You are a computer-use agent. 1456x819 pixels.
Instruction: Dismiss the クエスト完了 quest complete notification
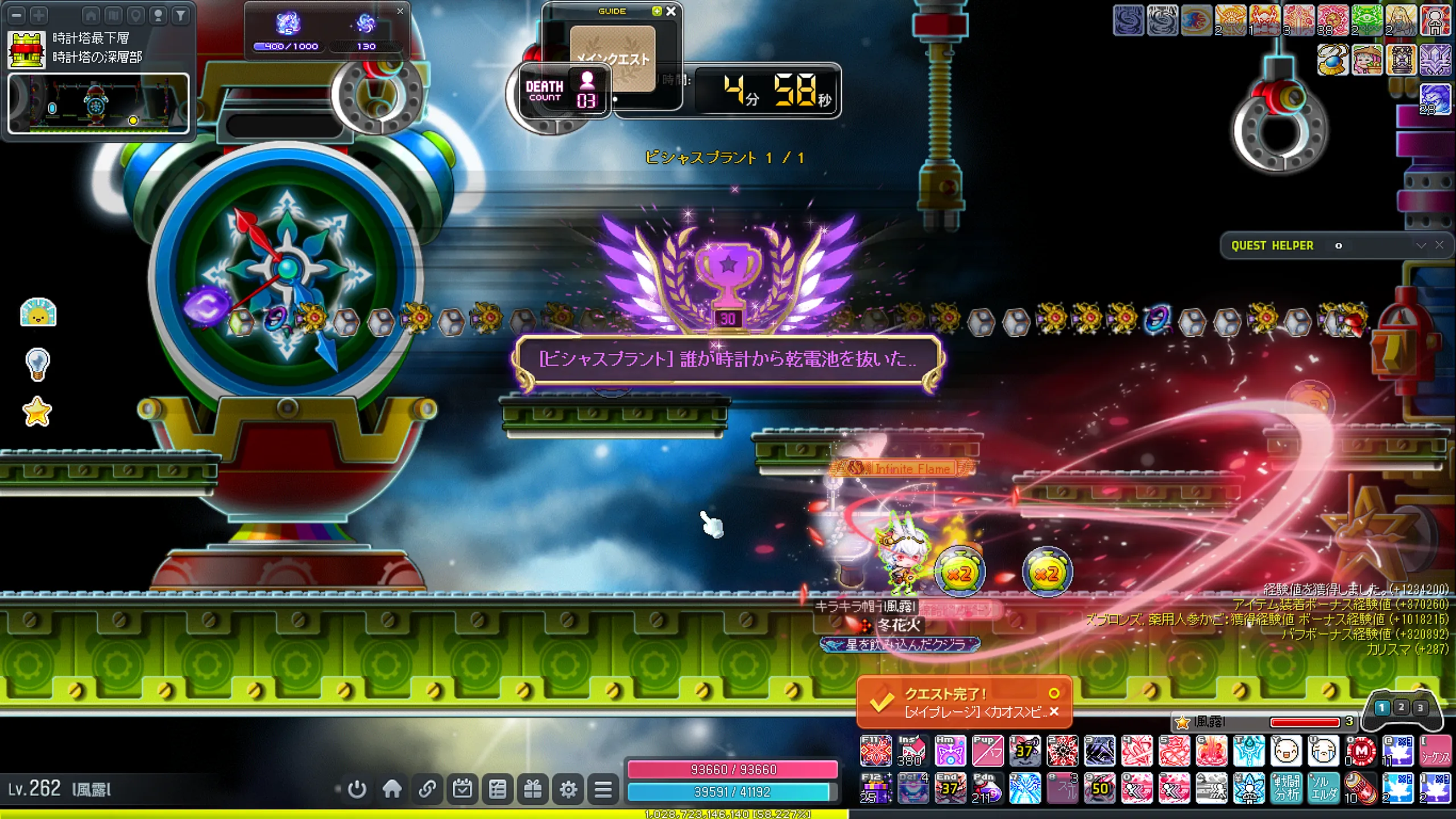click(x=1054, y=712)
